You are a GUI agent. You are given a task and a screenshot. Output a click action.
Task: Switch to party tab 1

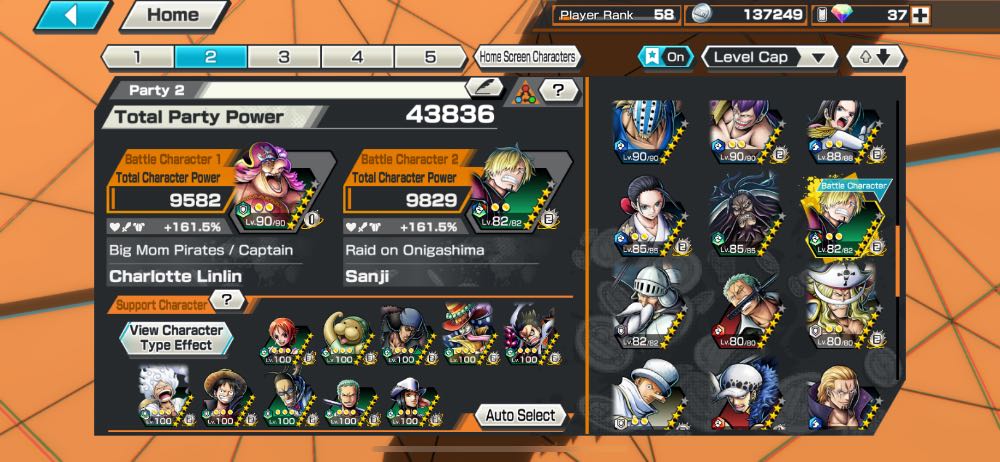pyautogui.click(x=137, y=57)
